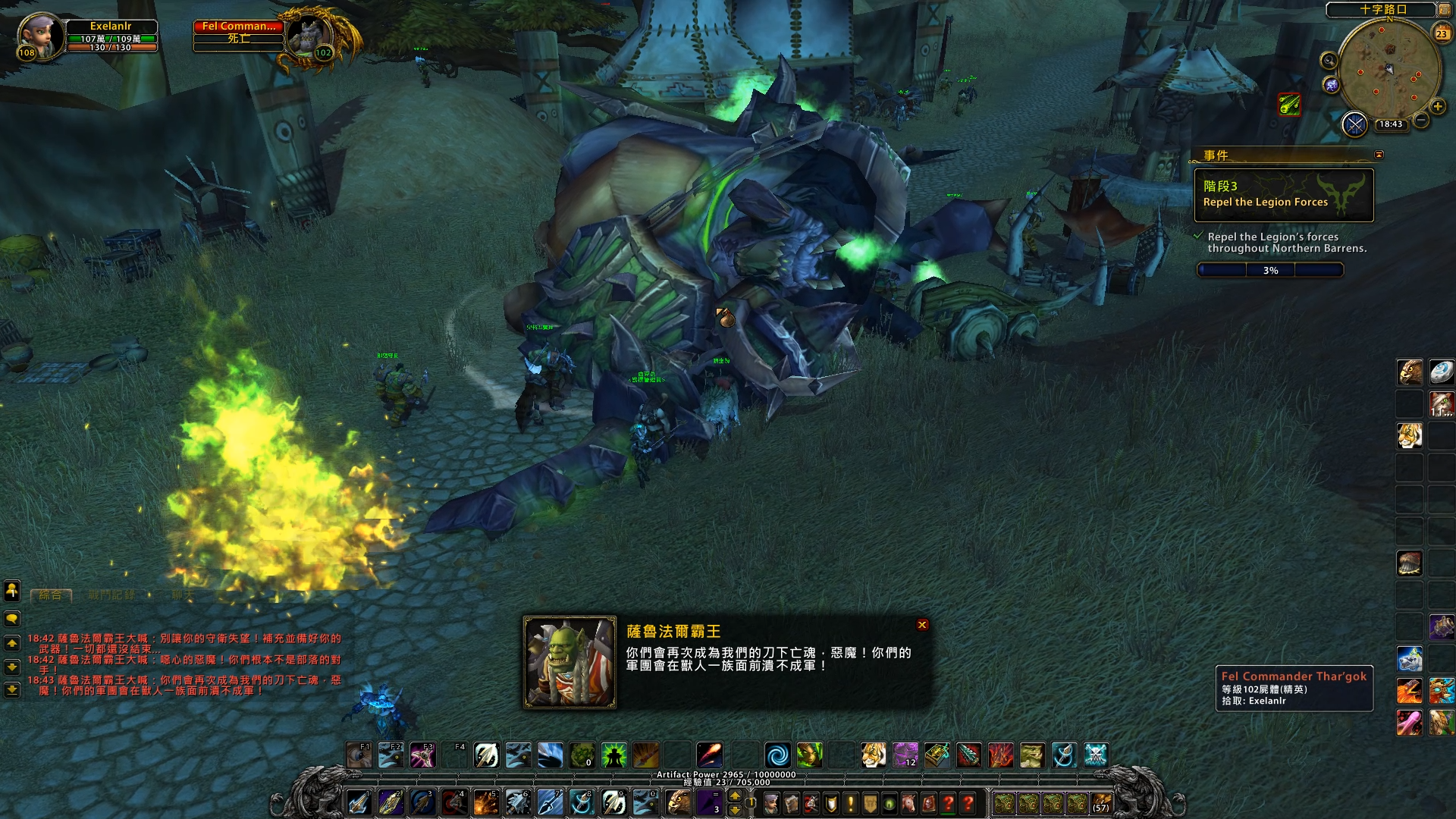Zoom in the minimap with plus button
Viewport: 1456px width, 819px height.
[1437, 107]
